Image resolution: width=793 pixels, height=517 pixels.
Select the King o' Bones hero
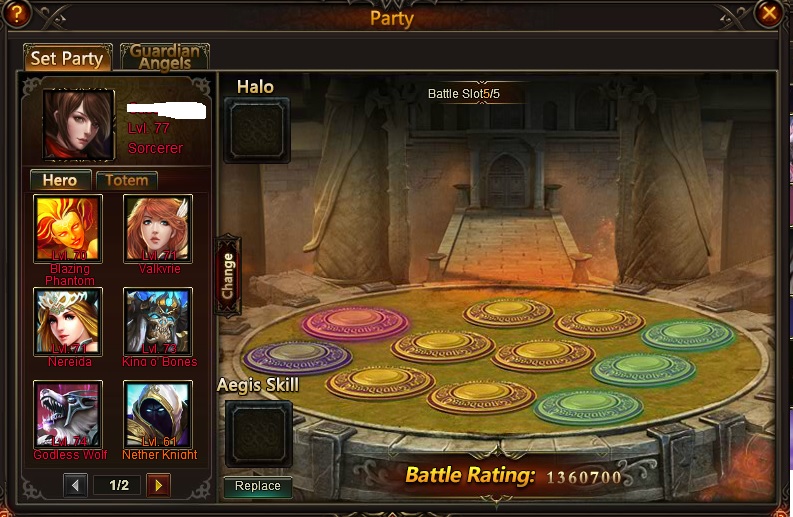point(158,321)
